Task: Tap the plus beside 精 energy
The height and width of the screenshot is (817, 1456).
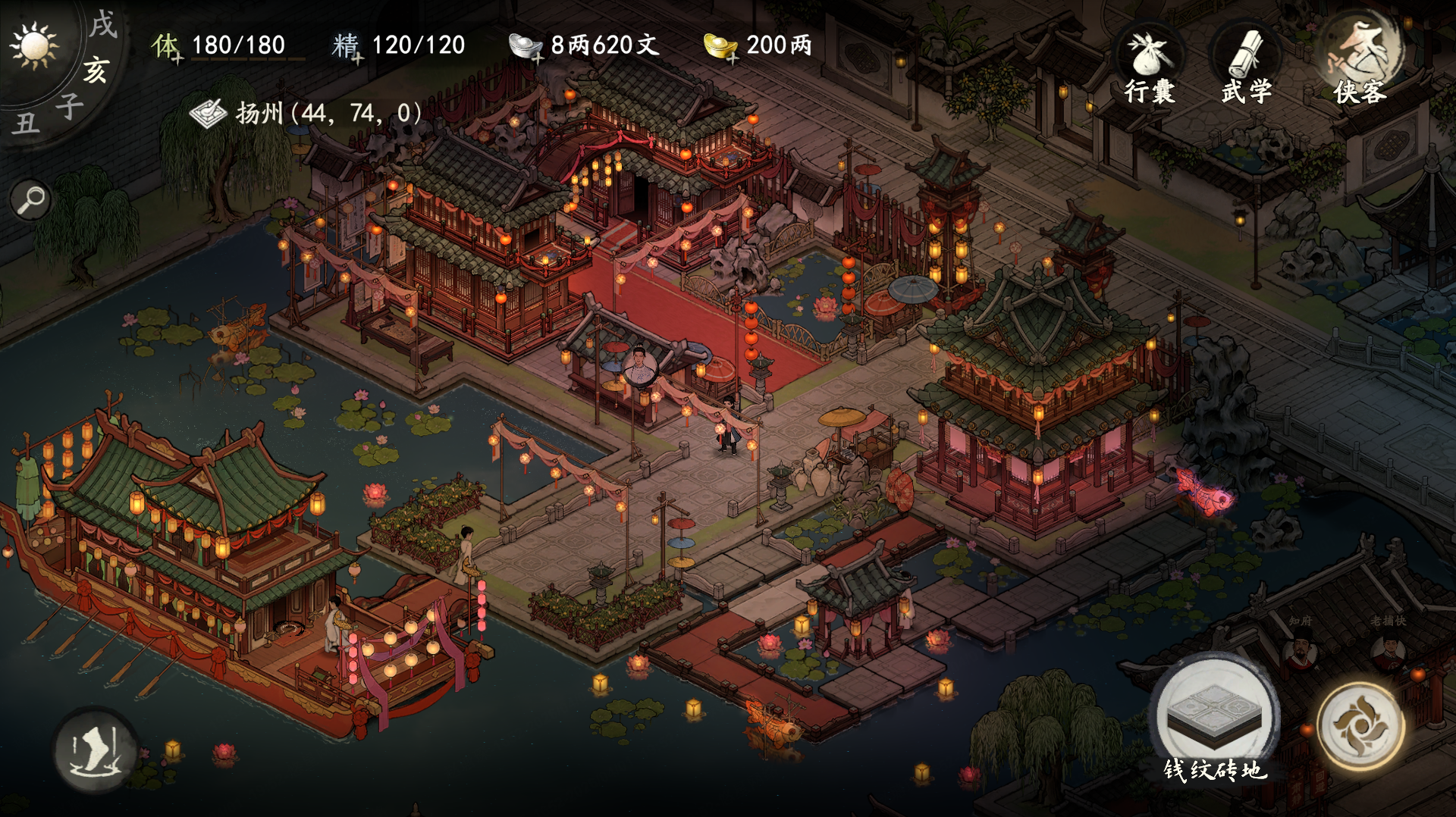Action: click(357, 58)
